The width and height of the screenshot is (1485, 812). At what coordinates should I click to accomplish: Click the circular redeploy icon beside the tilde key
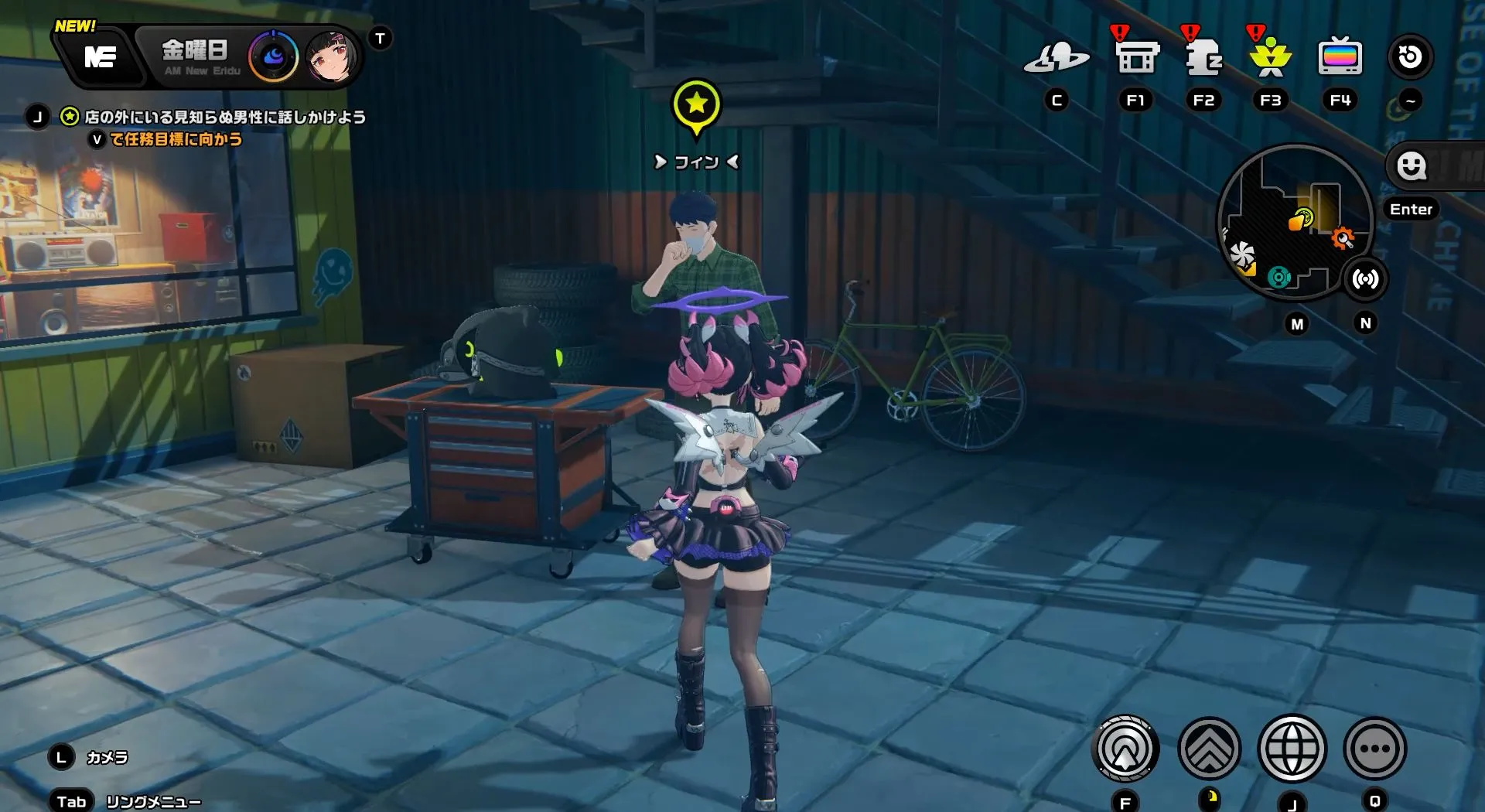point(1411,56)
